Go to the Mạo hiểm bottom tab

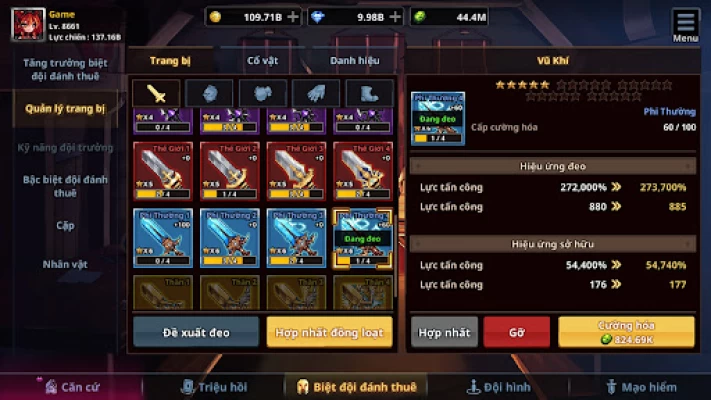pyautogui.click(x=640, y=386)
